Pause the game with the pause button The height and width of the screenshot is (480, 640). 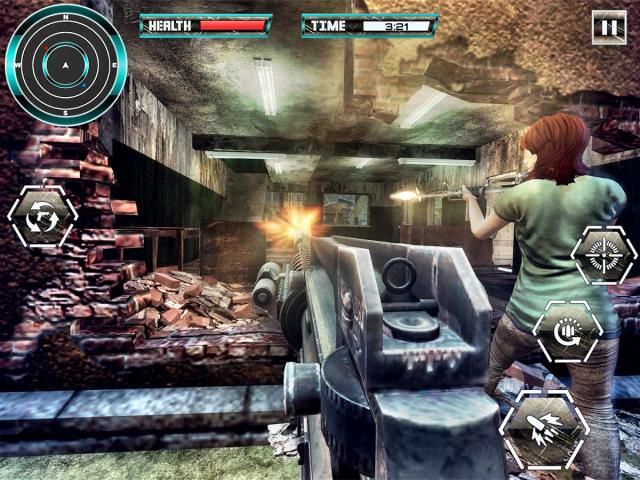[607, 27]
